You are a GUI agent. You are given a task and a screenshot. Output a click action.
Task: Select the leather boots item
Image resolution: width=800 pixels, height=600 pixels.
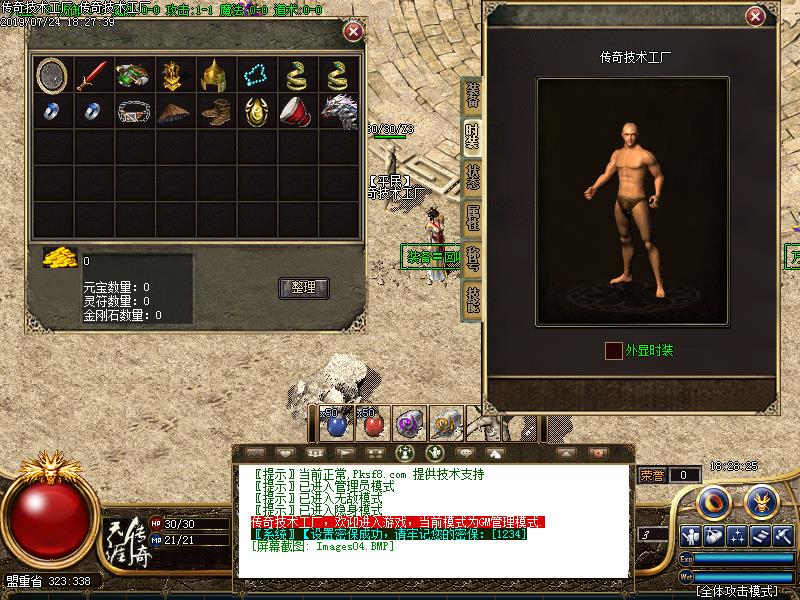(x=214, y=111)
